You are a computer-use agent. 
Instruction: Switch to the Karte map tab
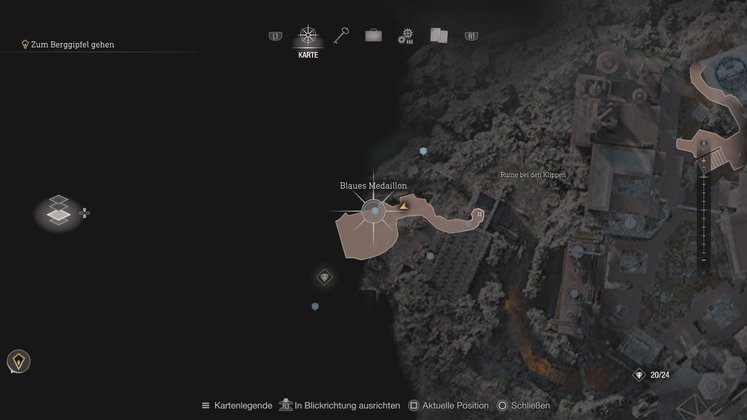click(308, 38)
